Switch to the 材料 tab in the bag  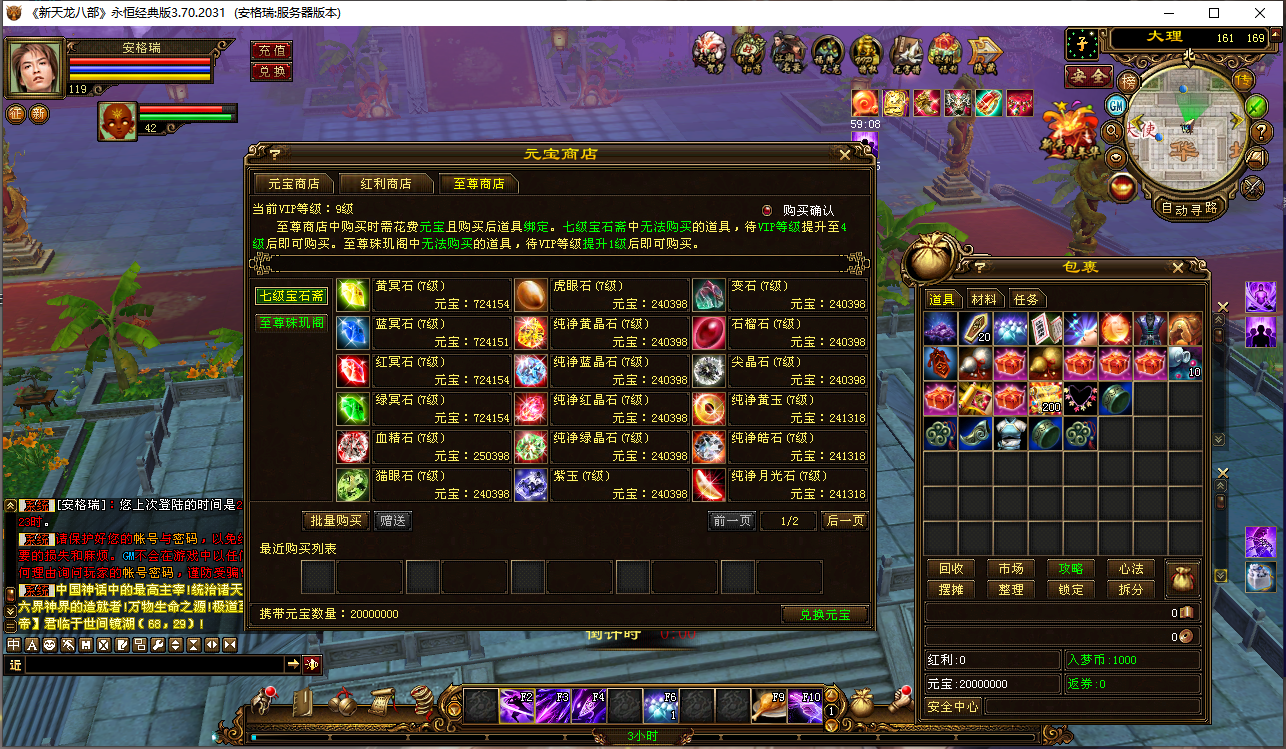(985, 298)
